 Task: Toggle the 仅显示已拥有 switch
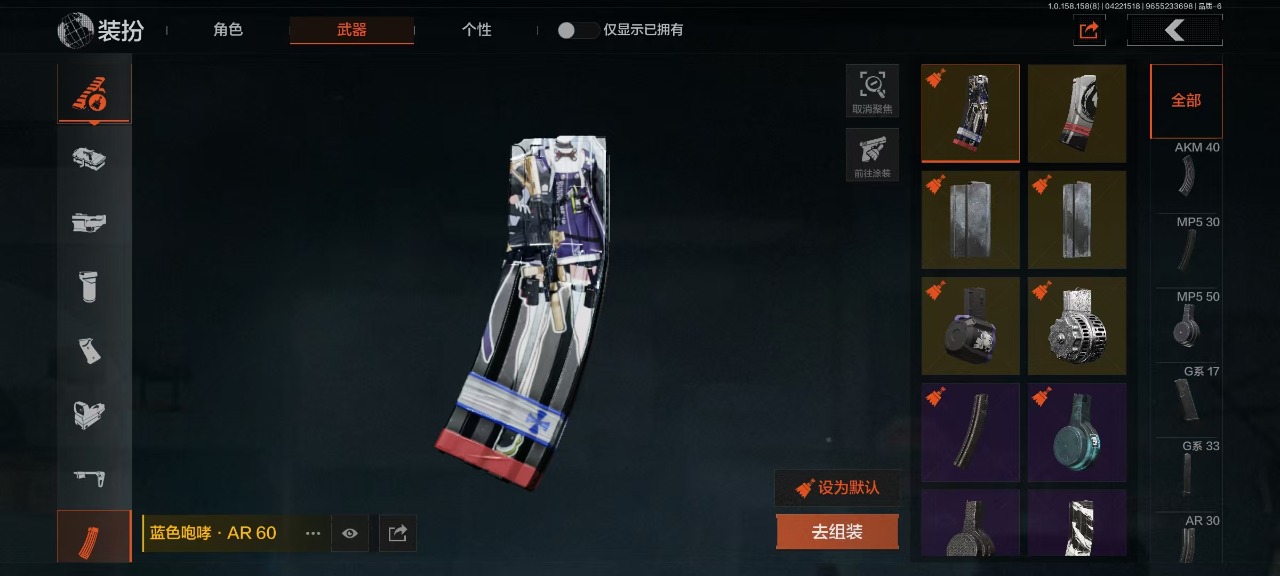coord(578,30)
